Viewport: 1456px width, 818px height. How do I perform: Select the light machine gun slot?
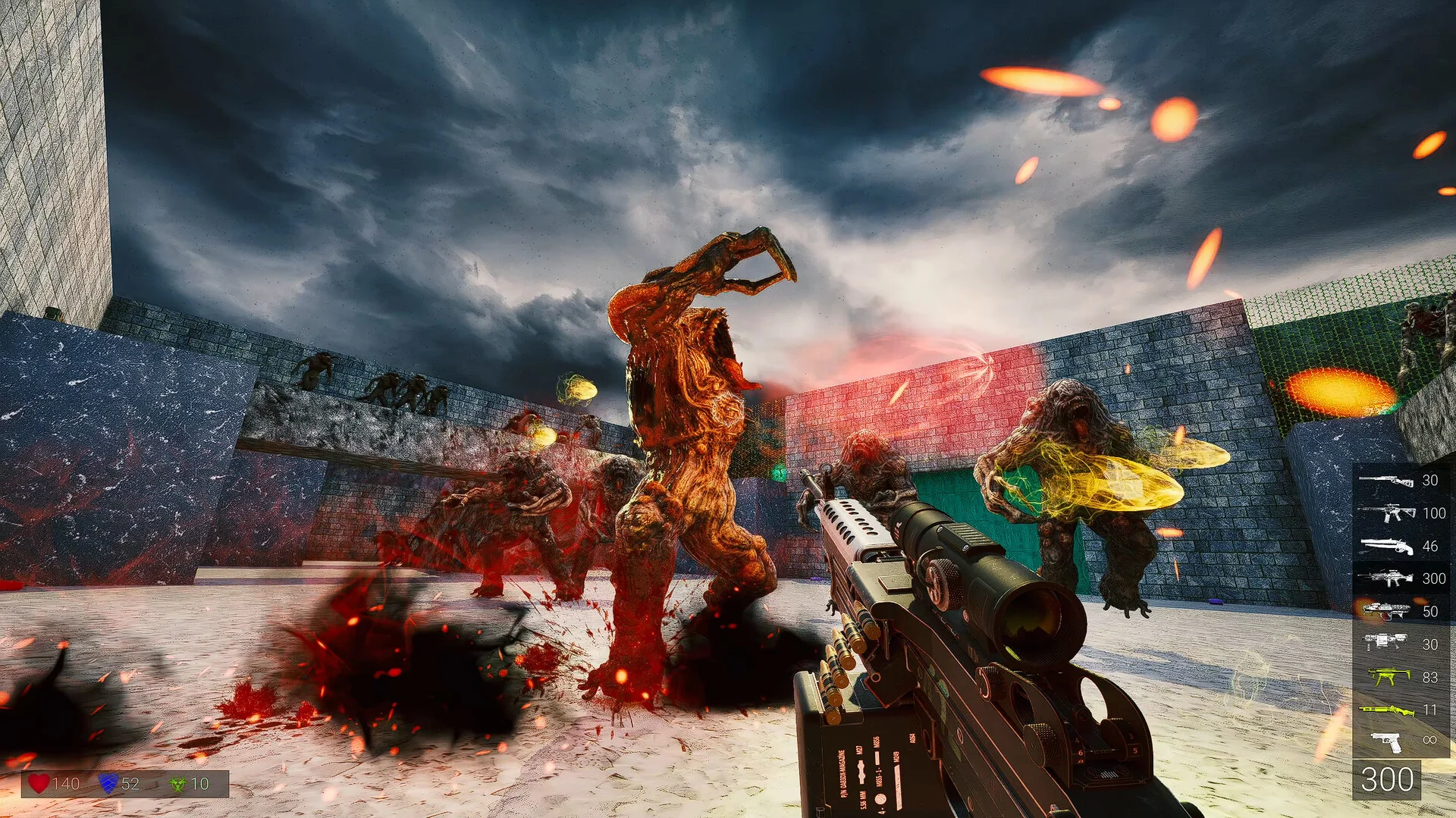[x=1385, y=578]
